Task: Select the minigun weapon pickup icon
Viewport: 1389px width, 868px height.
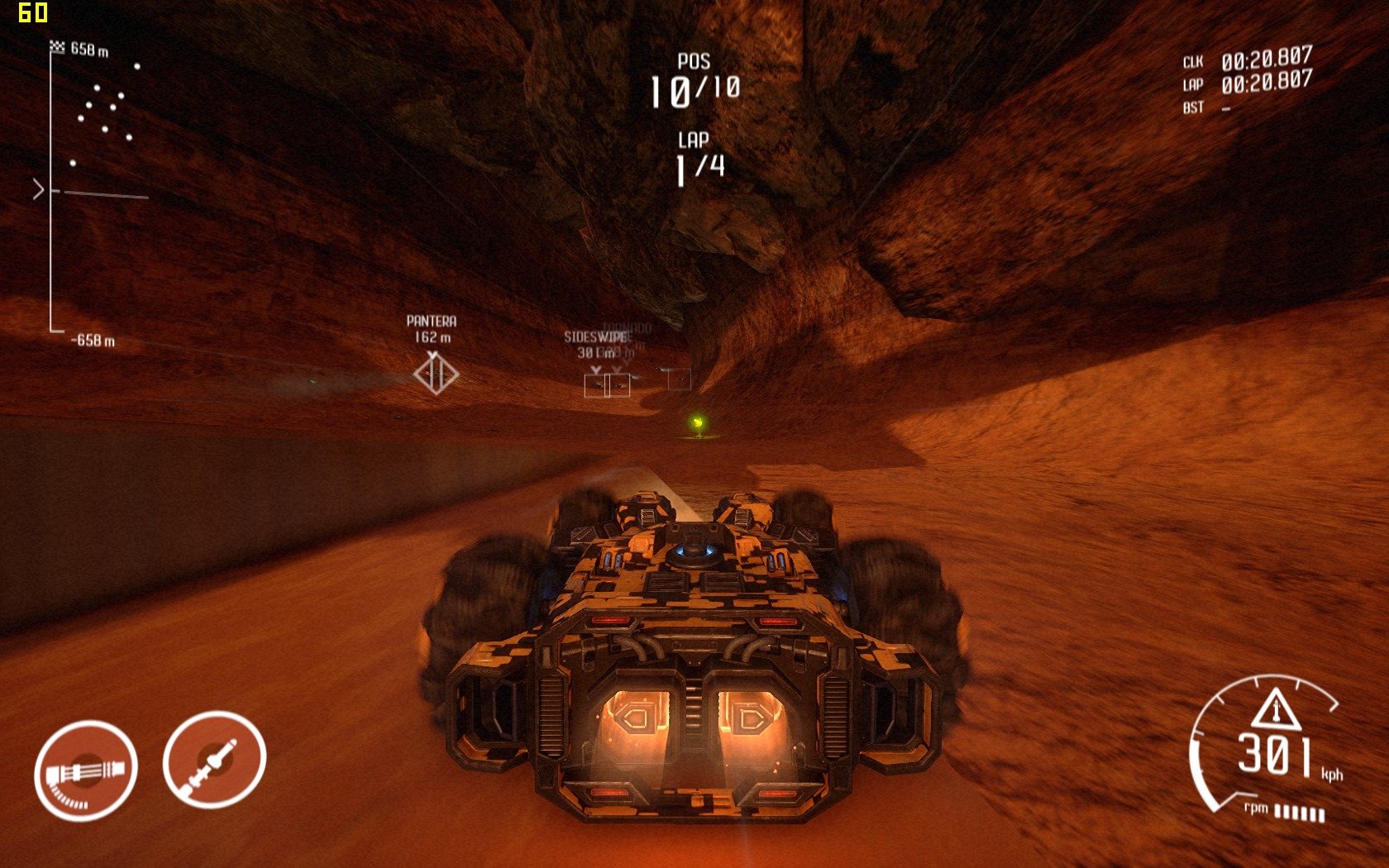Action: pyautogui.click(x=85, y=770)
